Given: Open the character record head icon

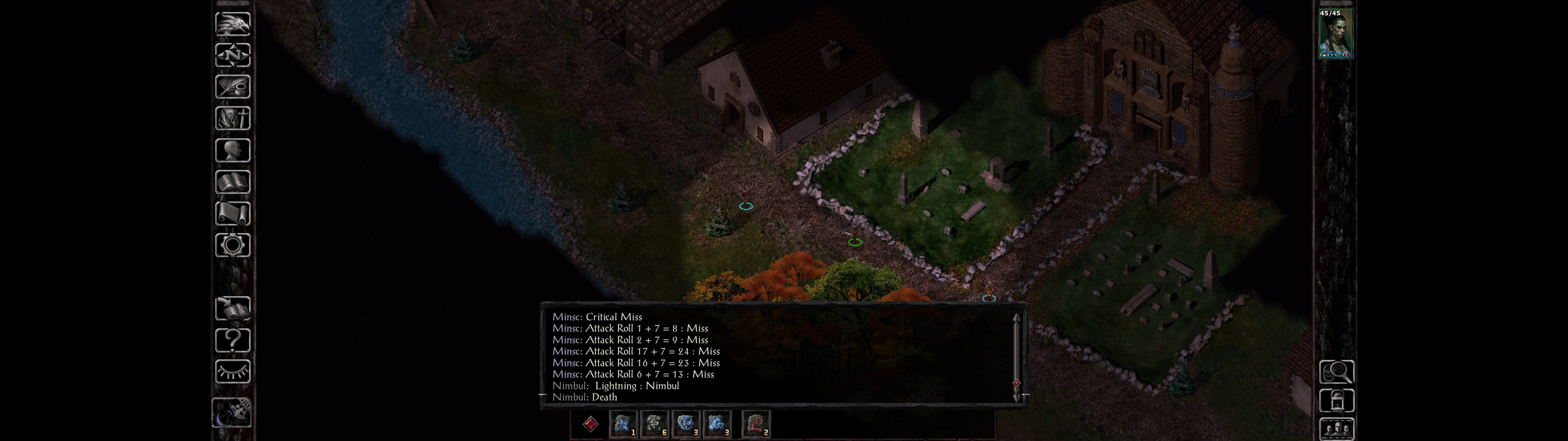Looking at the screenshot, I should click(232, 150).
